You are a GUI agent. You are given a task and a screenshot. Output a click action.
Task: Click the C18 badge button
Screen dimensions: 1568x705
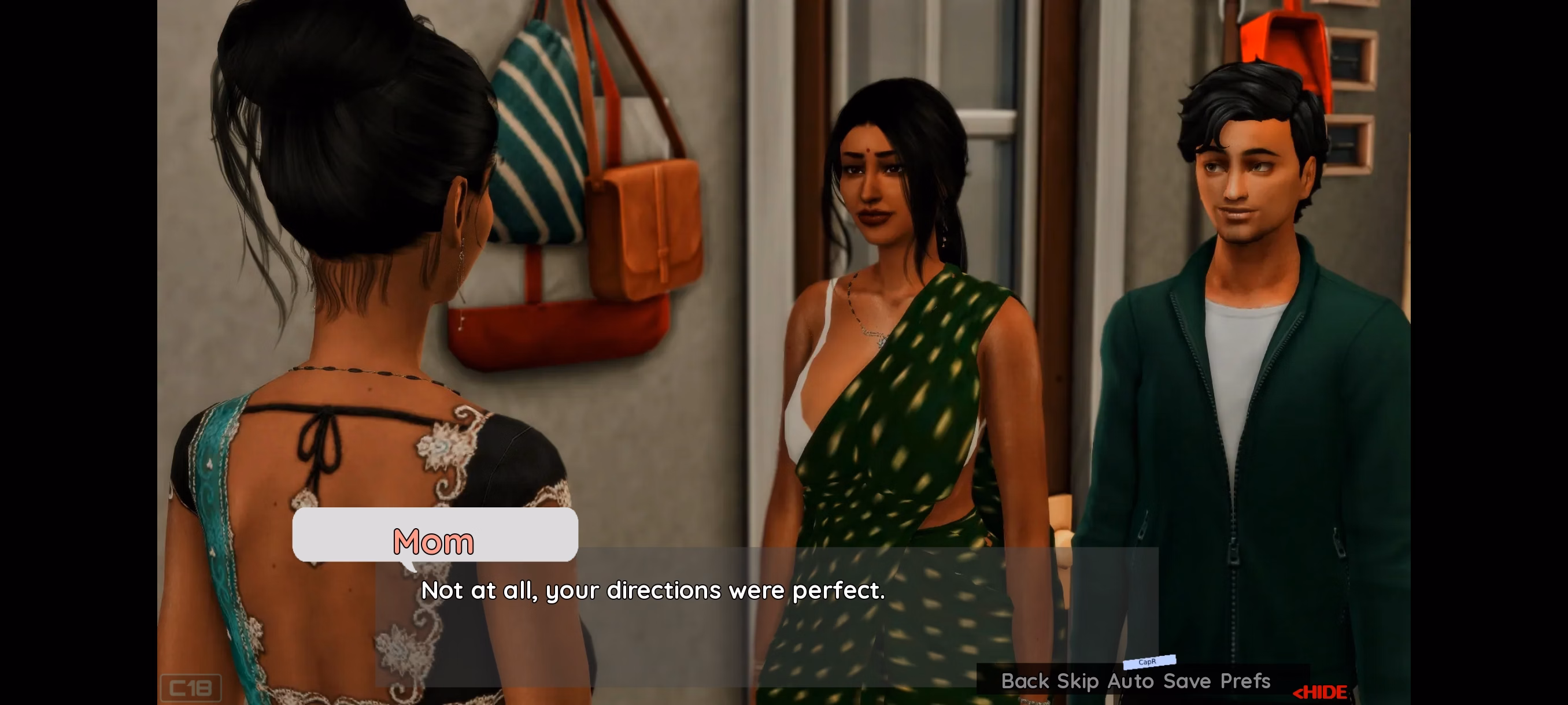(x=191, y=688)
